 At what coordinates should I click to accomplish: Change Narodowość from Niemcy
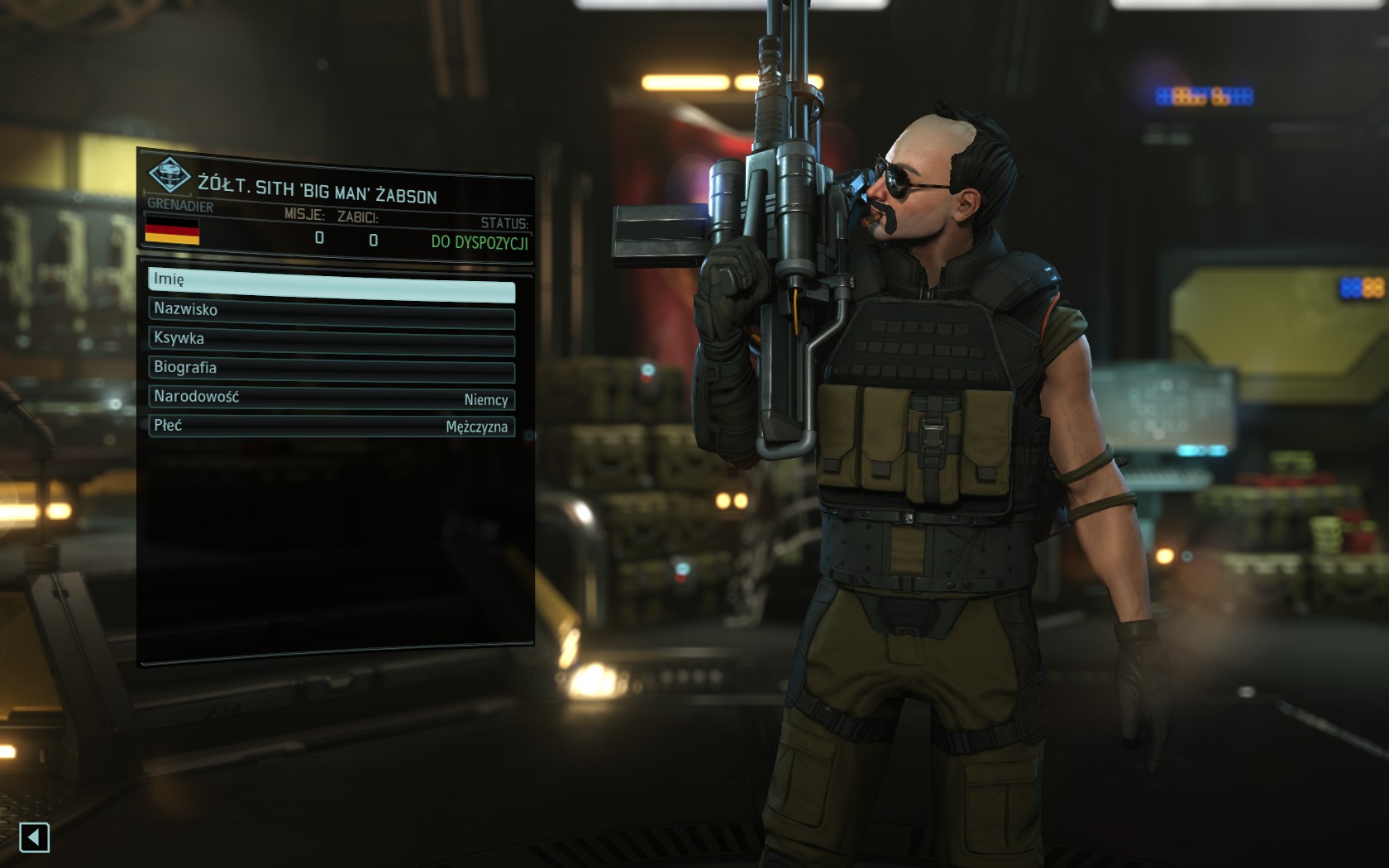[x=331, y=398]
